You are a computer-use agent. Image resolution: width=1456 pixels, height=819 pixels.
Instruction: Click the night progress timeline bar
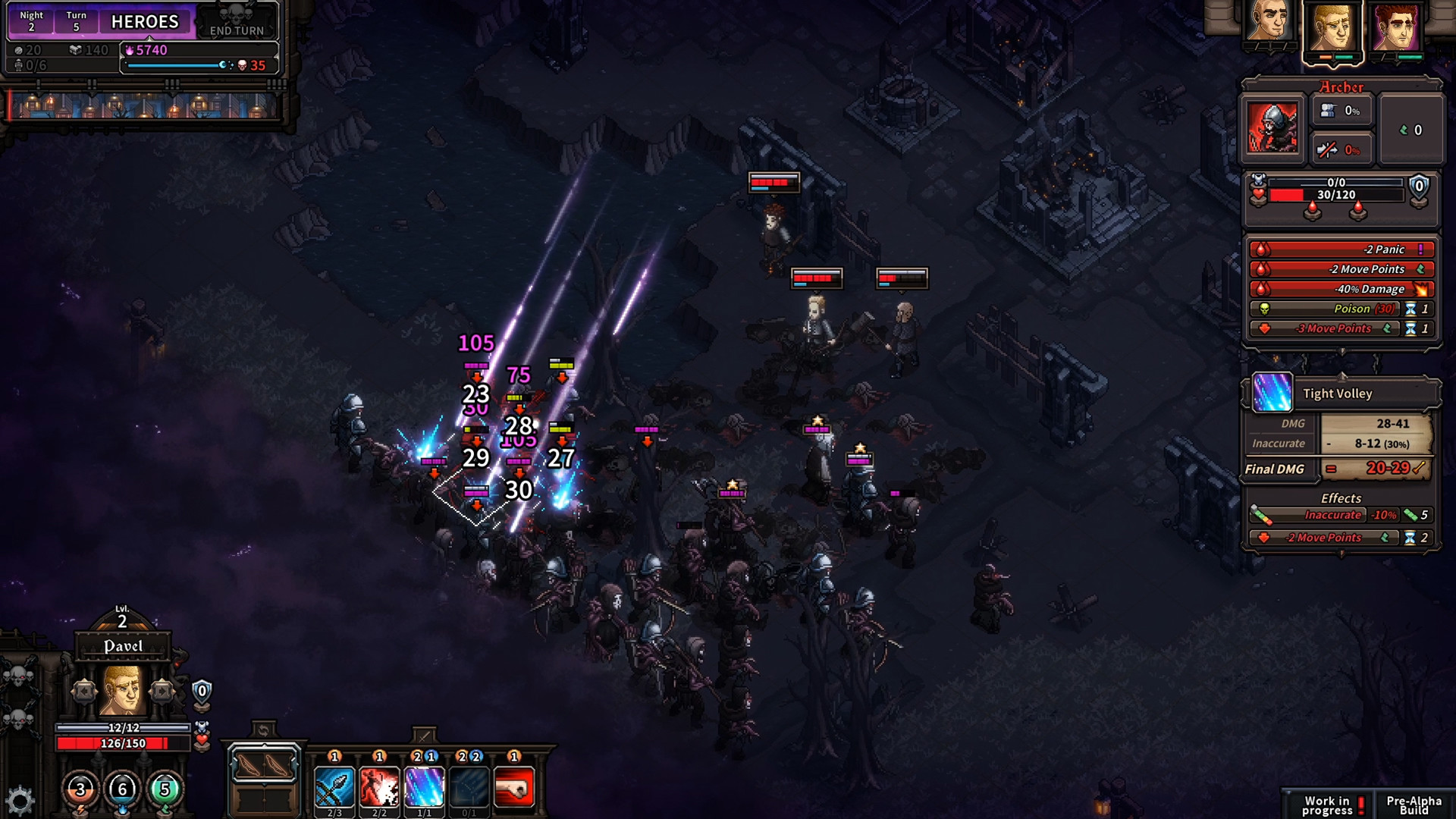pos(144,105)
